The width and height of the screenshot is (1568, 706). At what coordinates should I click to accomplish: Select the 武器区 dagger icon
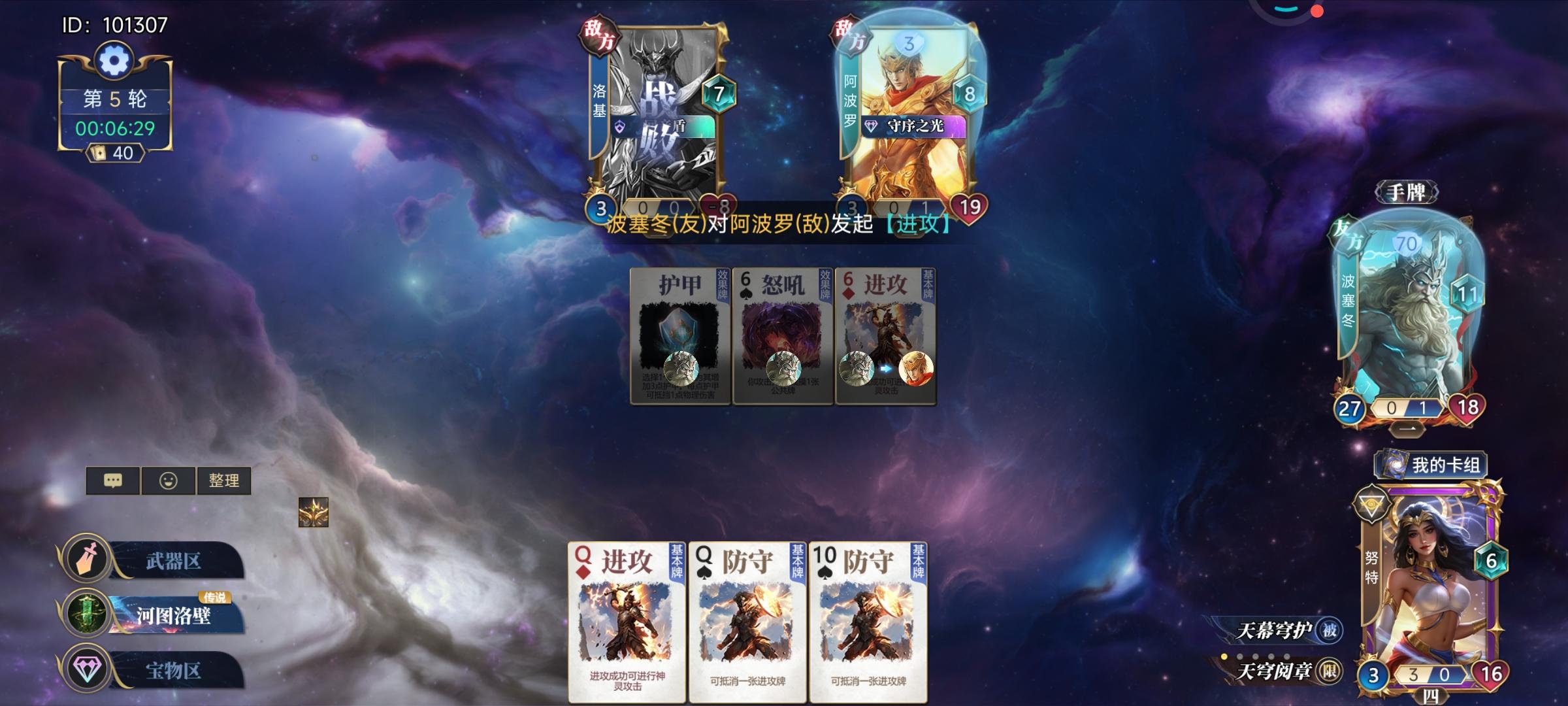pos(87,558)
